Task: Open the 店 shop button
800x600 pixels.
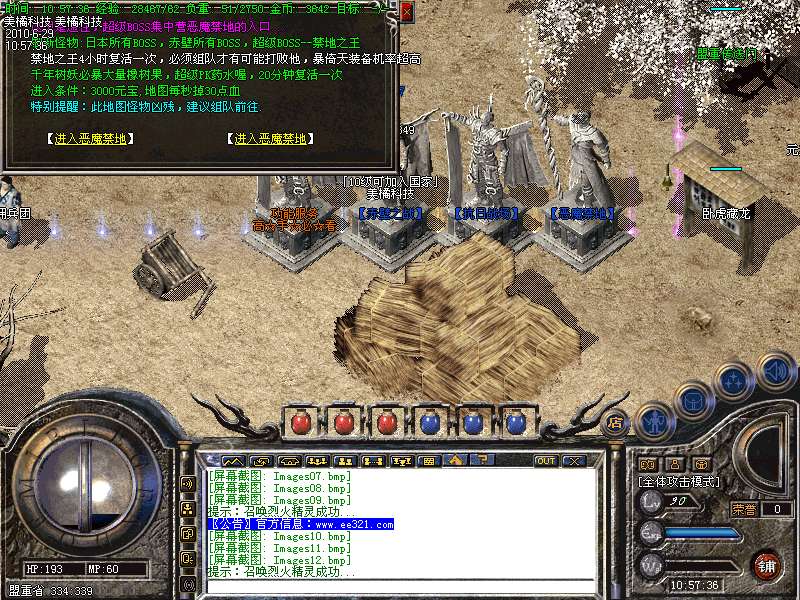Action: click(x=616, y=422)
